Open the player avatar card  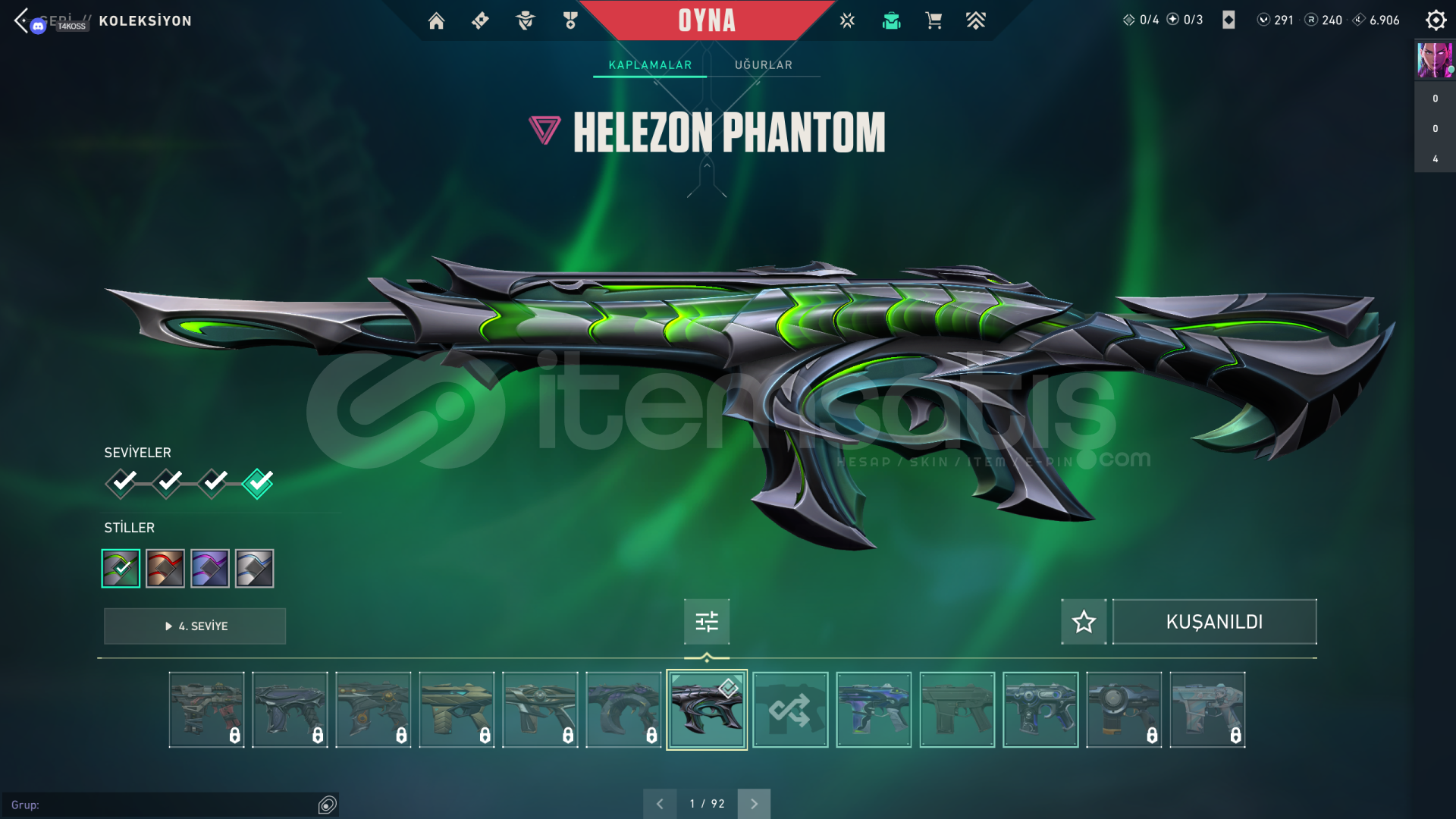(1435, 61)
